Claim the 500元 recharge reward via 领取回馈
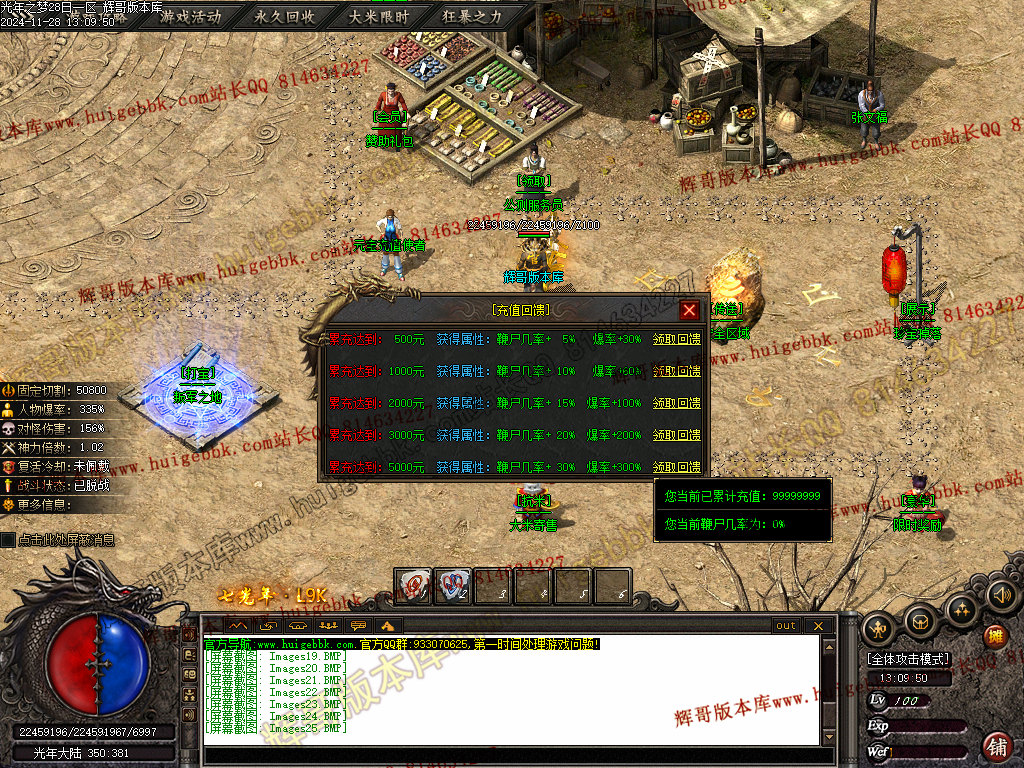1024x768 pixels. pos(676,339)
